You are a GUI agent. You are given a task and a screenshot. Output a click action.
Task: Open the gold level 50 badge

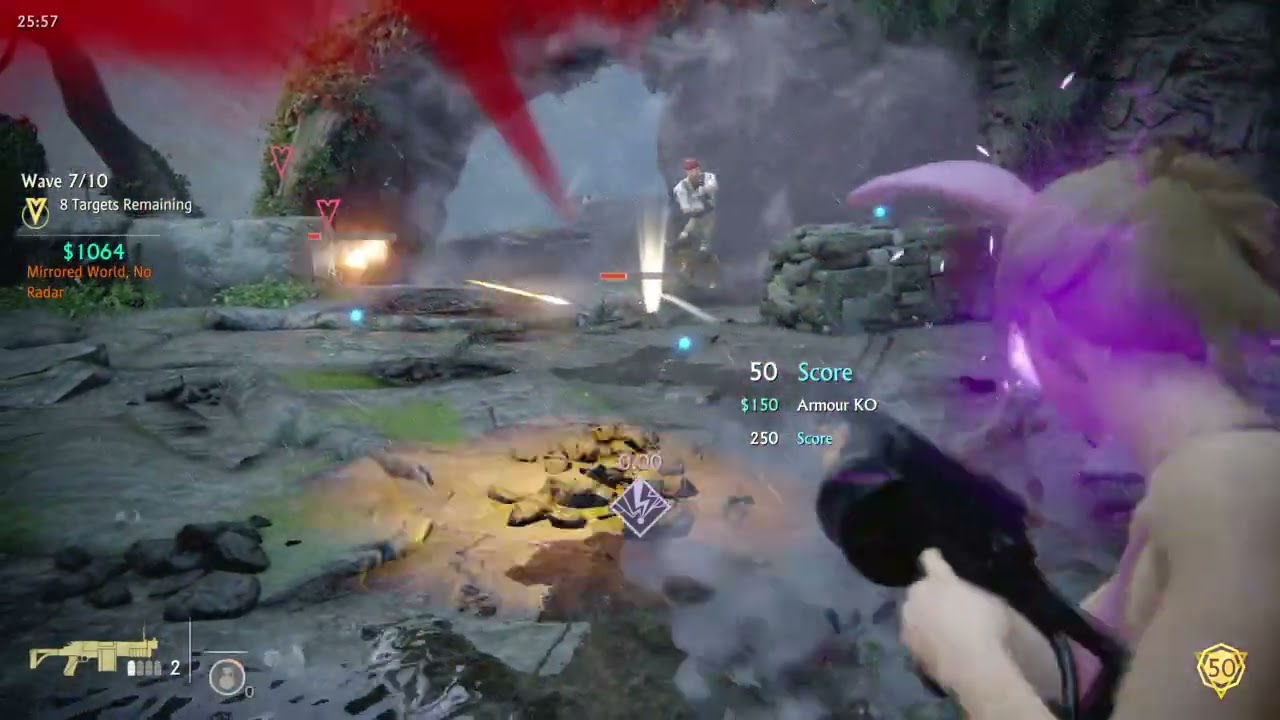point(1221,669)
